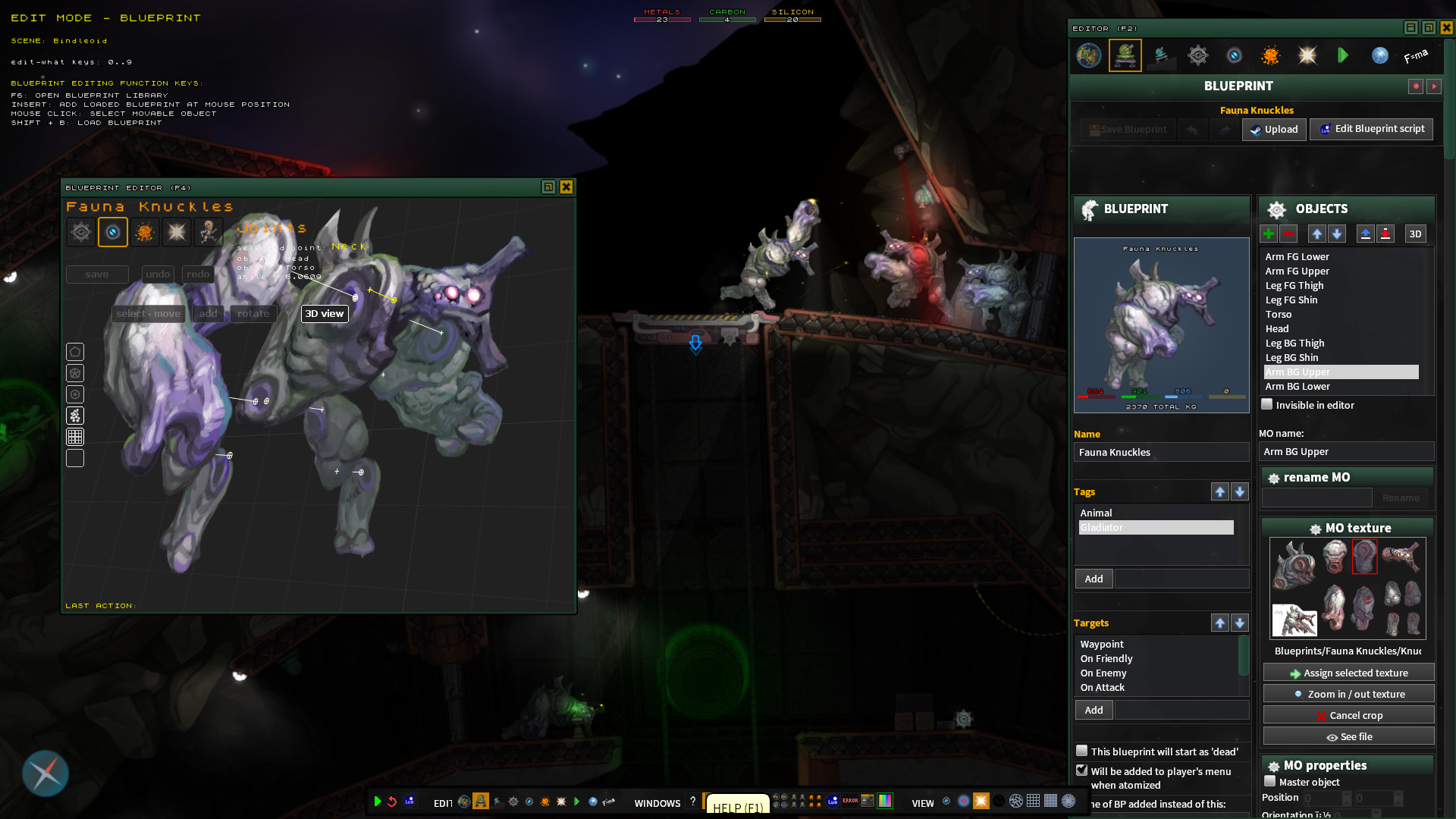The height and width of the screenshot is (819, 1456).
Task: Click the rainbow color swatch at taskbar's right end
Action: pos(886,801)
